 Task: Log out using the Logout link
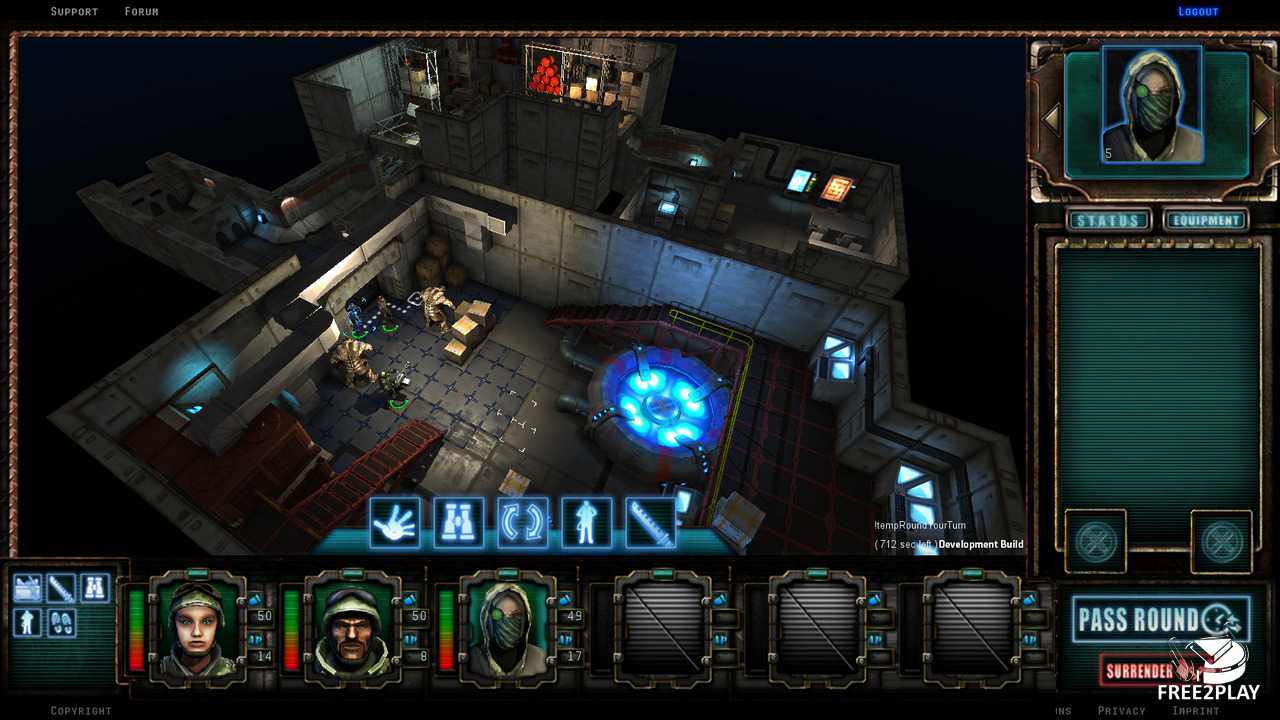(1198, 12)
